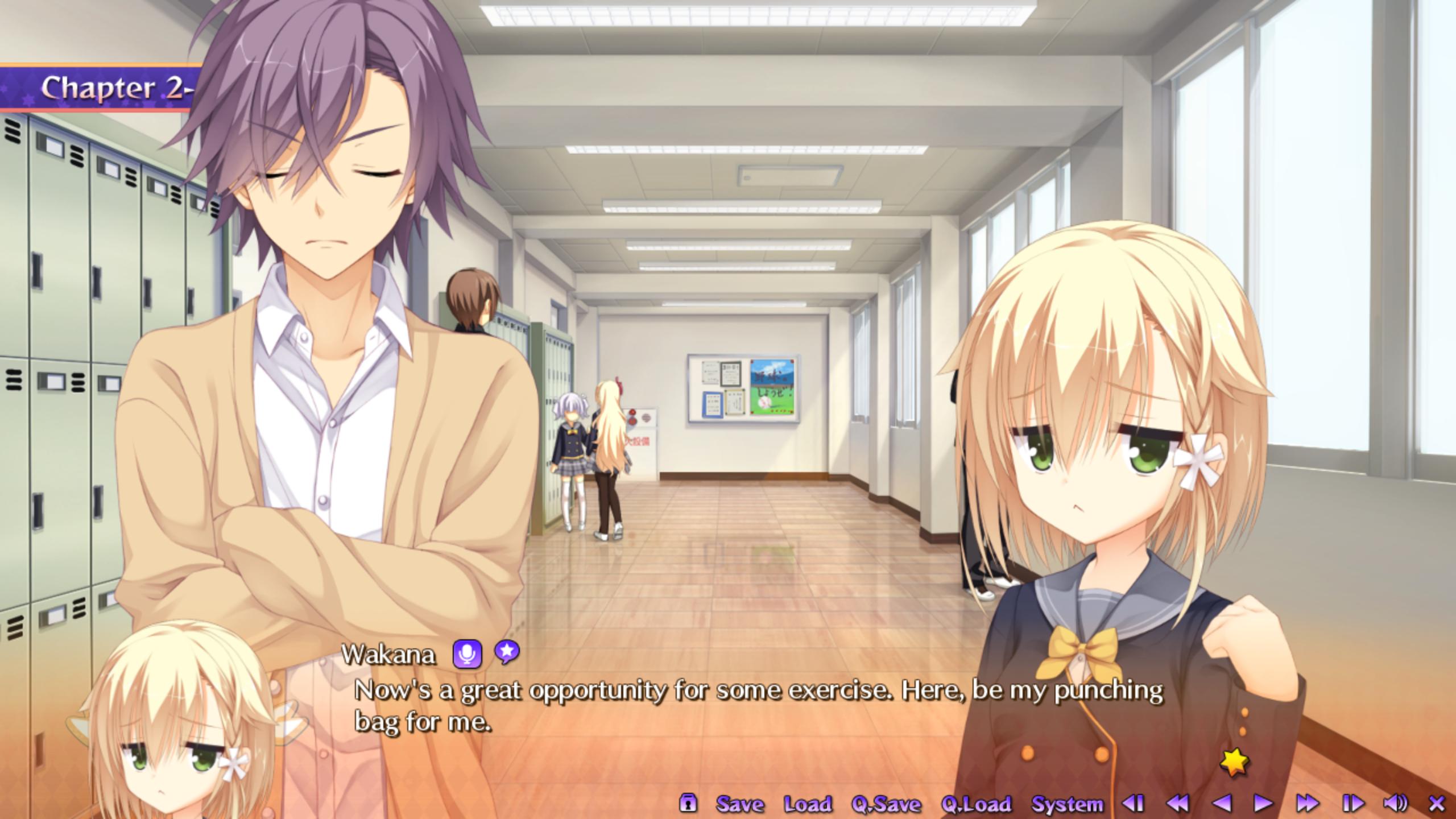The image size is (1456, 819).
Task: Click the star speech bubble icon
Action: (506, 652)
